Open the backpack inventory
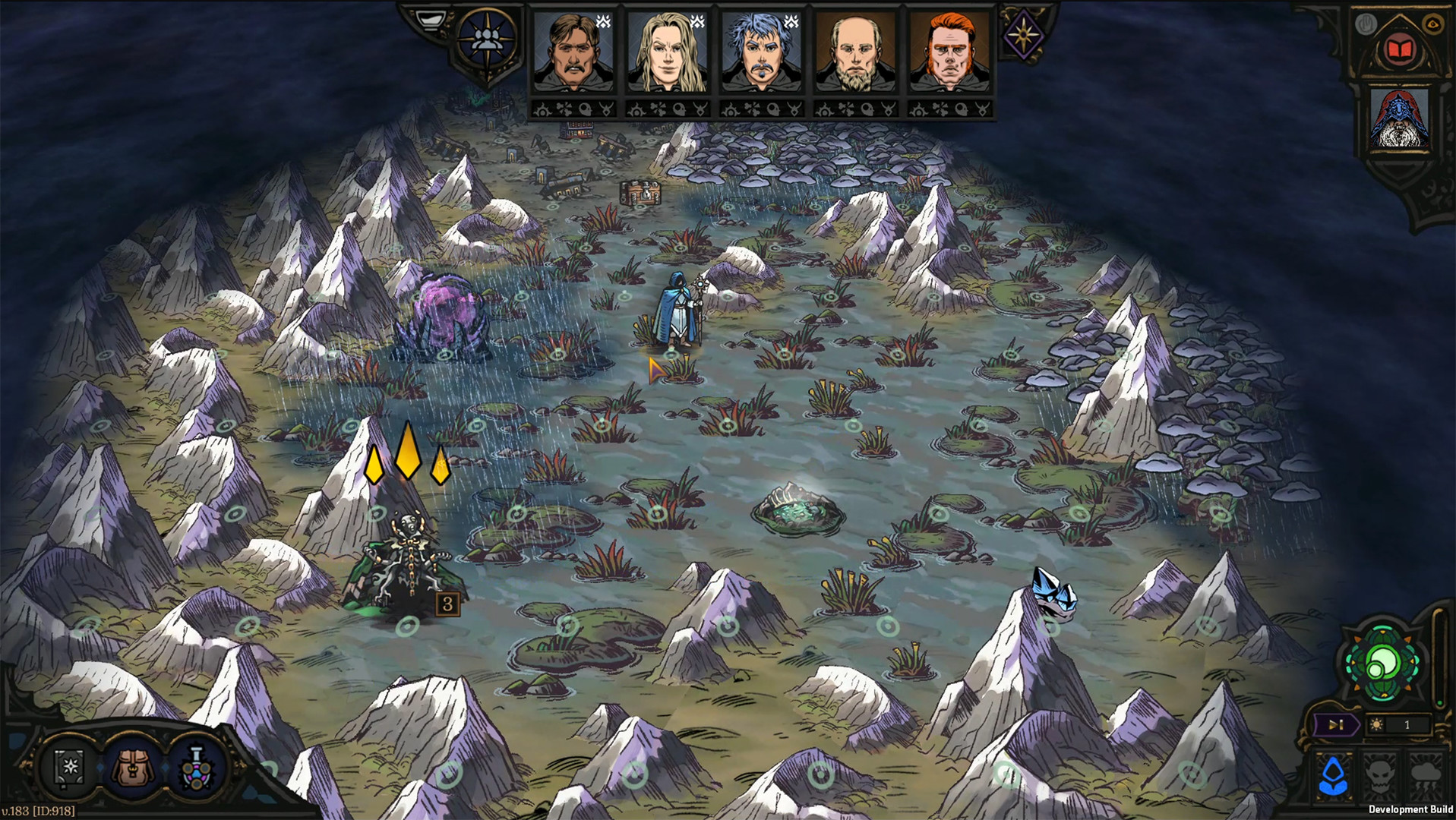This screenshot has width=1456, height=820. [134, 767]
